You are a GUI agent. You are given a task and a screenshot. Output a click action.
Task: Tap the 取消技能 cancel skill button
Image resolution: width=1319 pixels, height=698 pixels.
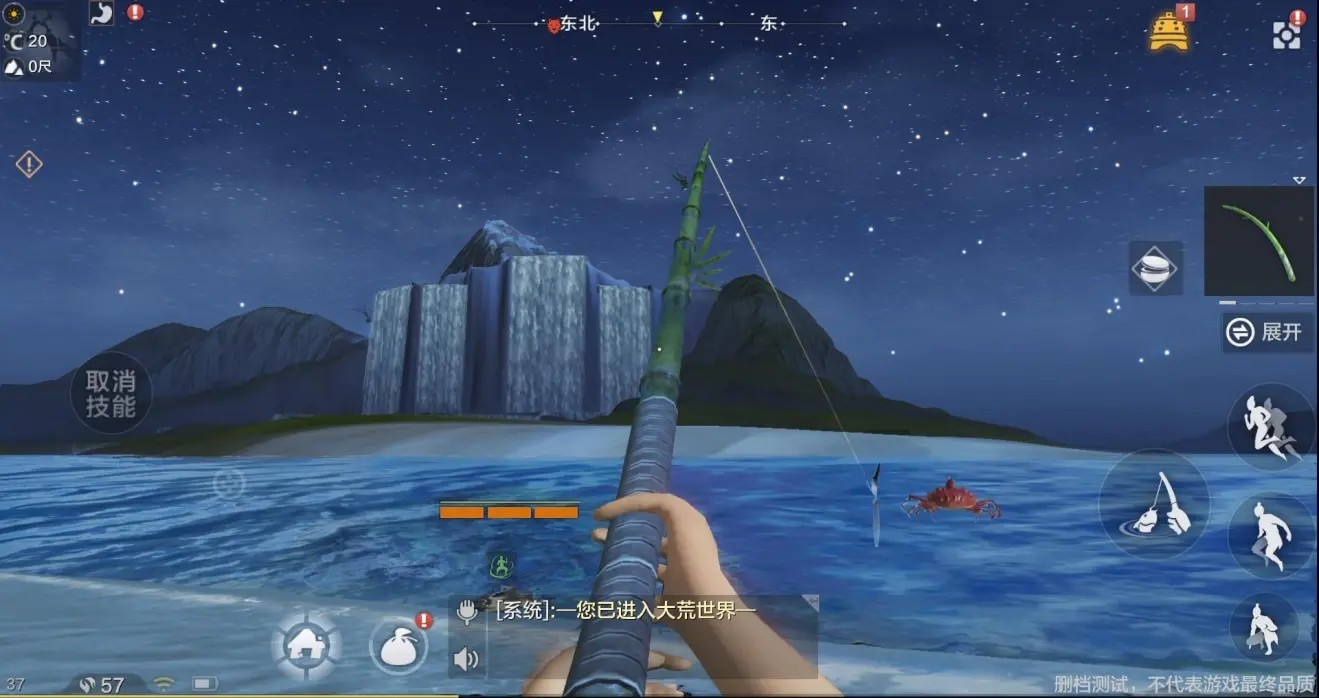point(110,393)
